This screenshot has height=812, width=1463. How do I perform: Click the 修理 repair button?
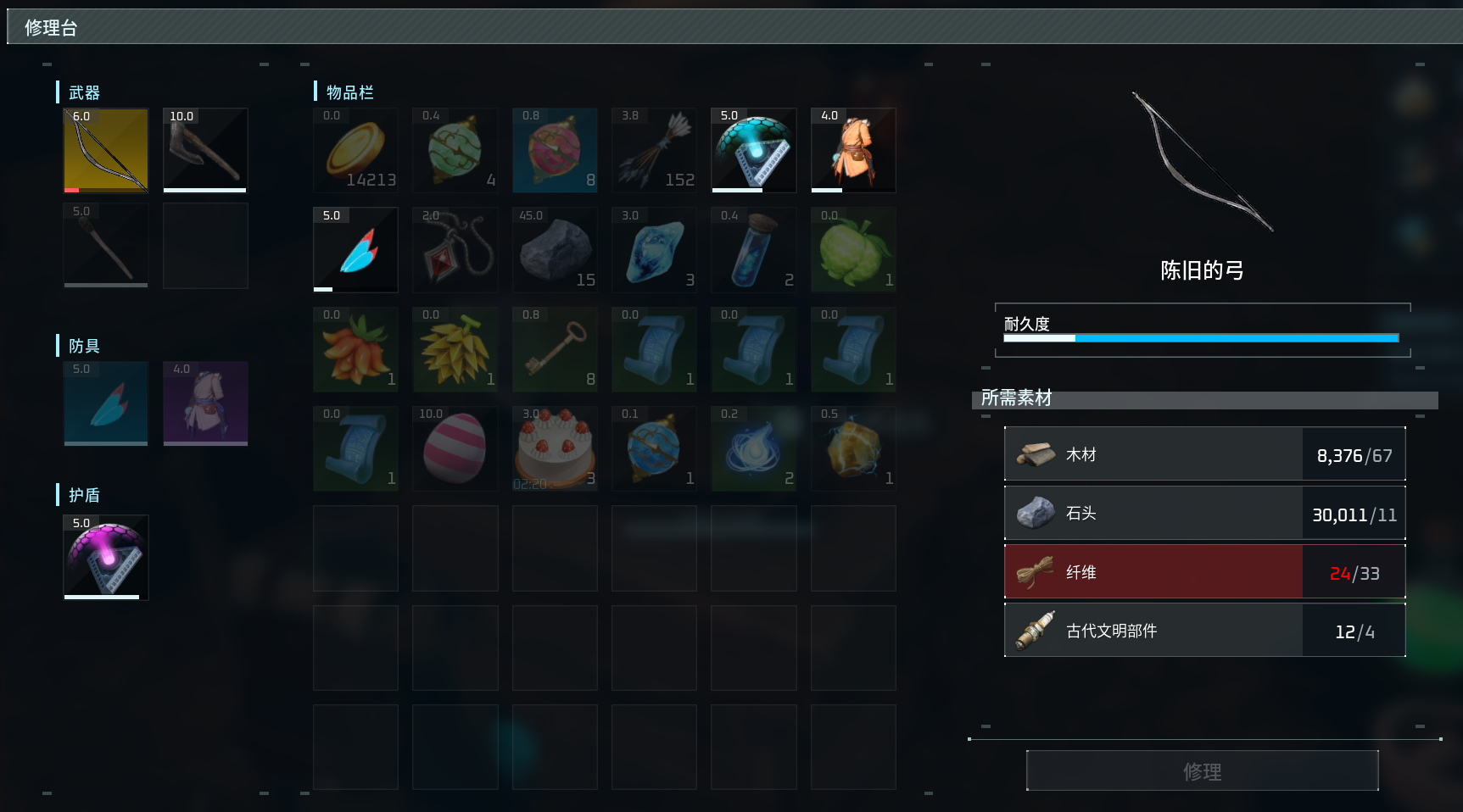click(x=1202, y=770)
